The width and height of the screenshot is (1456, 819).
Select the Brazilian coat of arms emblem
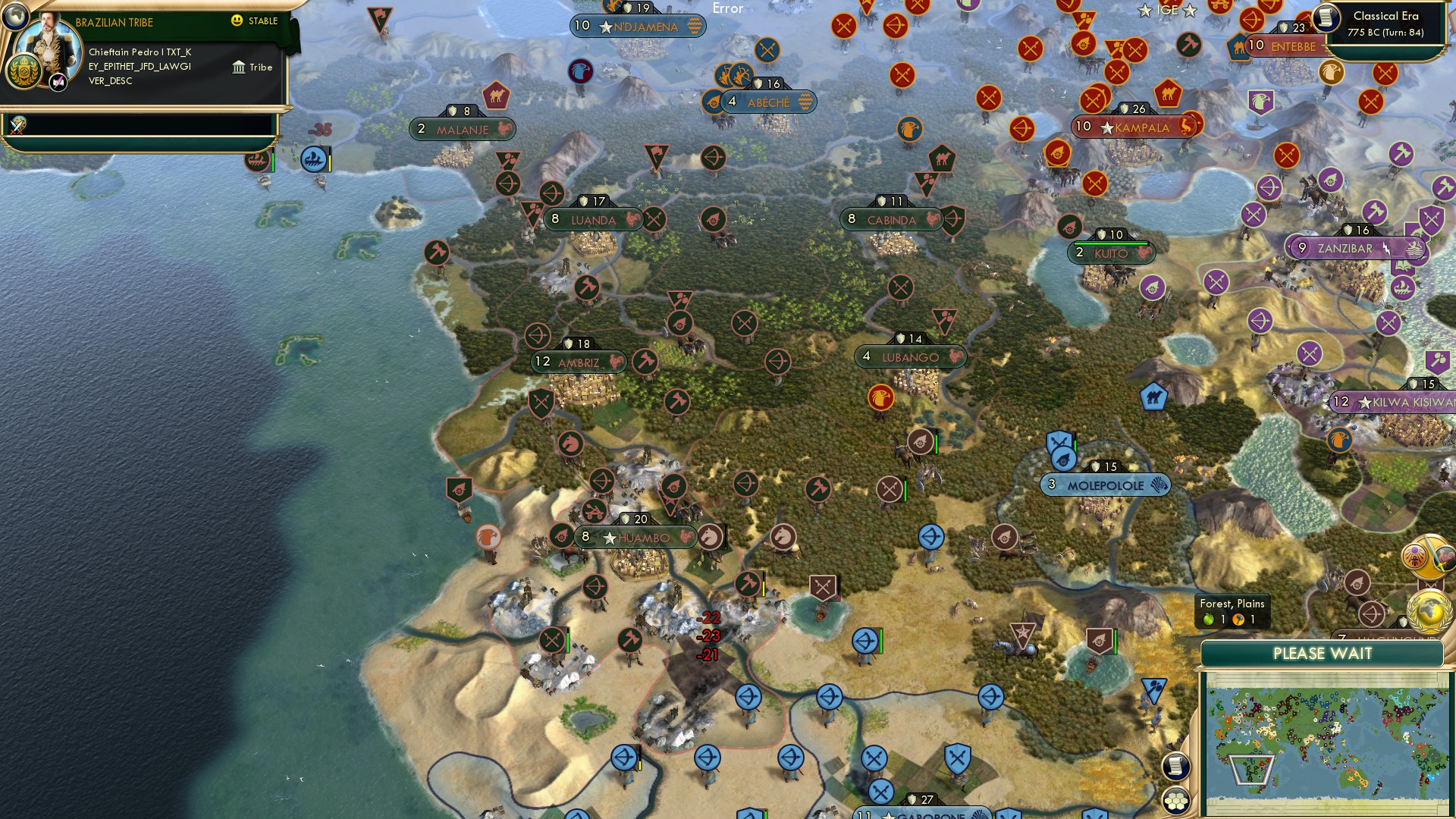click(24, 70)
